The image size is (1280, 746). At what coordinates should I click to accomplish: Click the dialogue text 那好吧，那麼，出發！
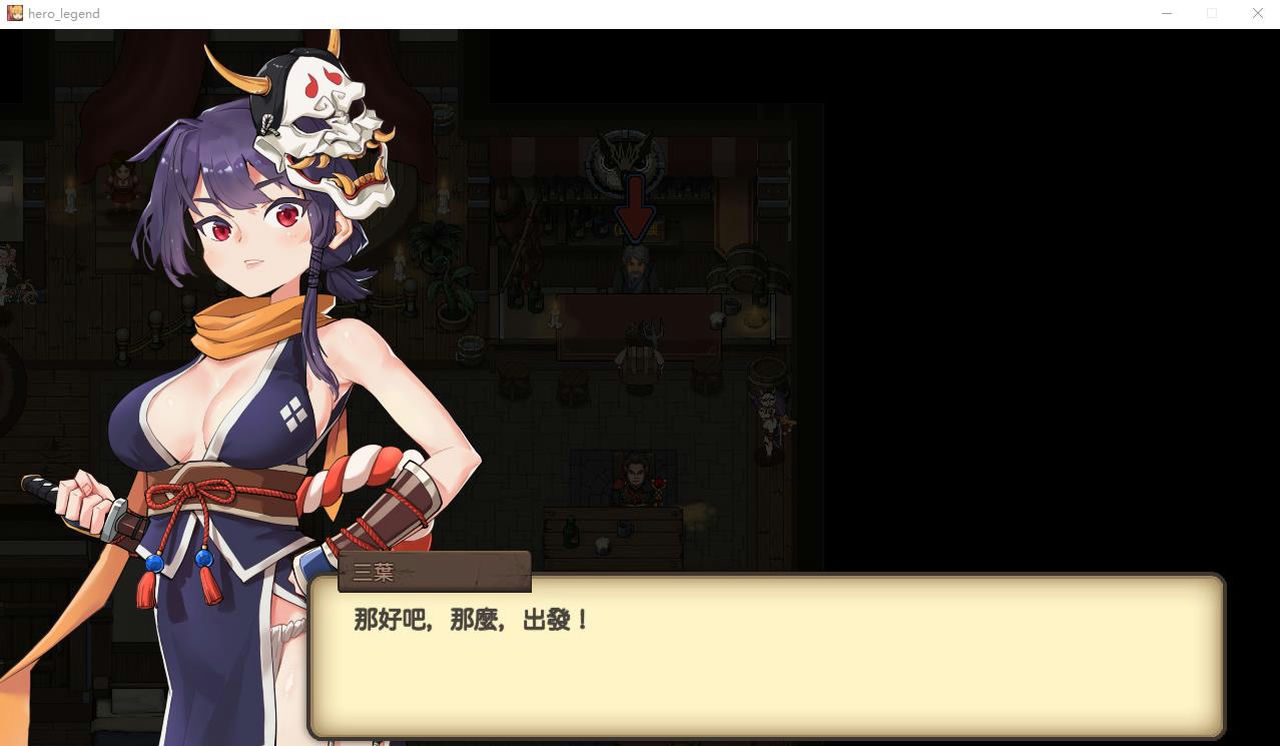click(468, 620)
